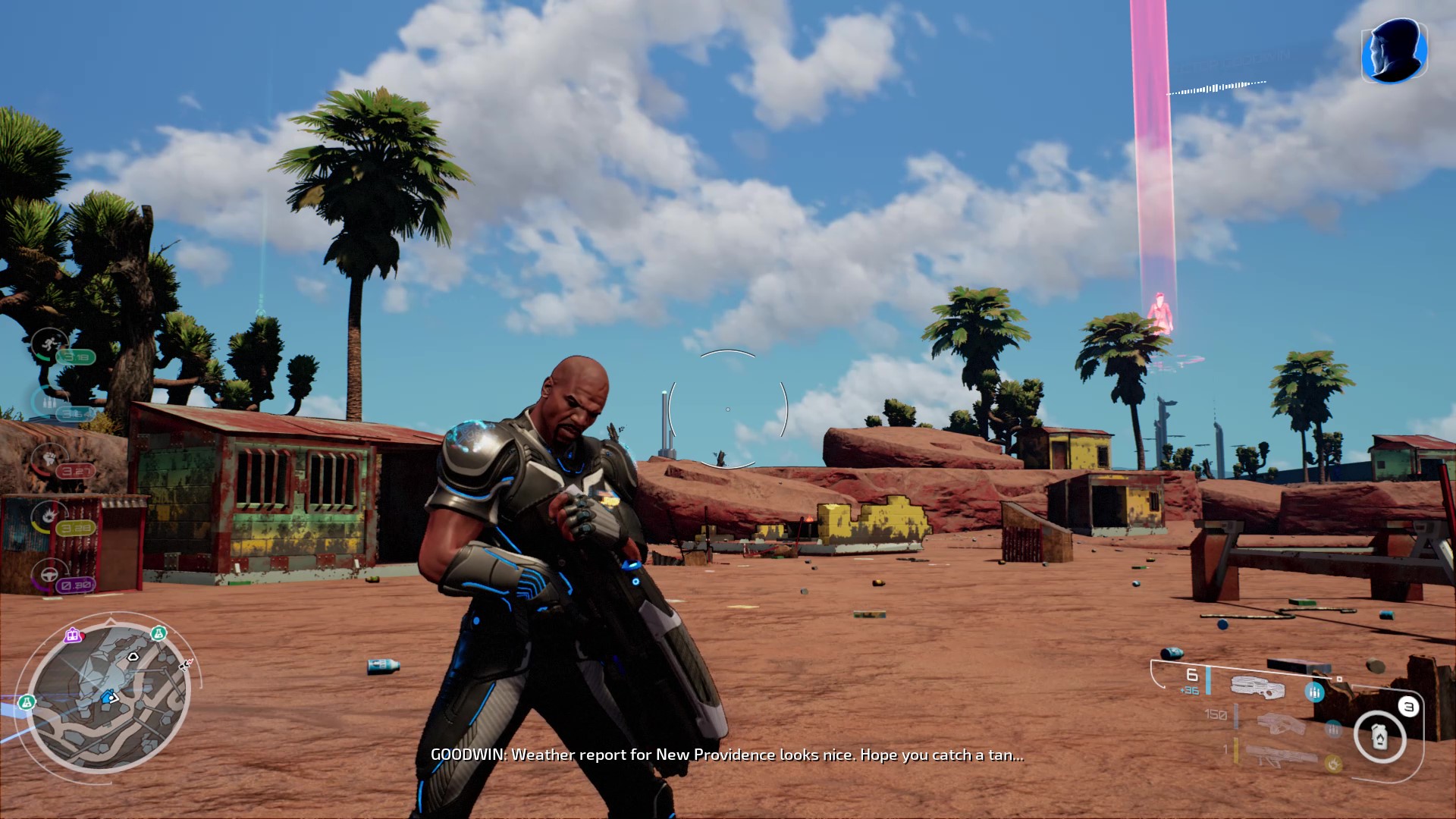The image size is (1456, 819).
Task: Open the Strength fist skill icon
Action: pos(49,459)
